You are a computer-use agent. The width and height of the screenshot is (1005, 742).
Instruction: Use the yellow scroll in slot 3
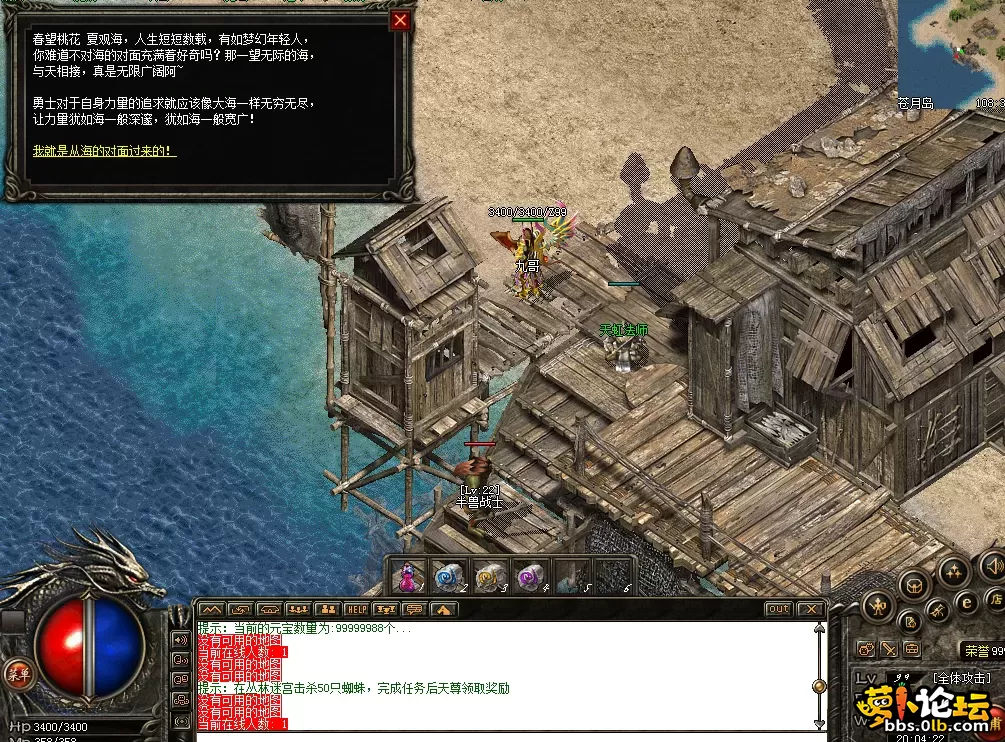[x=488, y=577]
